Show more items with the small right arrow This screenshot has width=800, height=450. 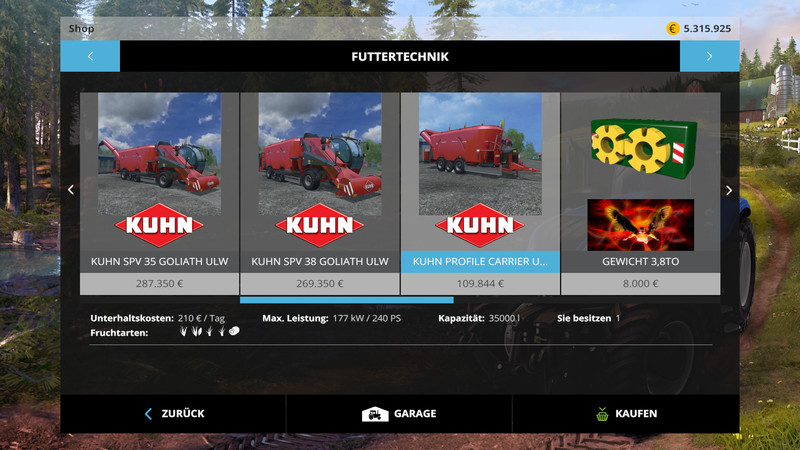point(729,190)
